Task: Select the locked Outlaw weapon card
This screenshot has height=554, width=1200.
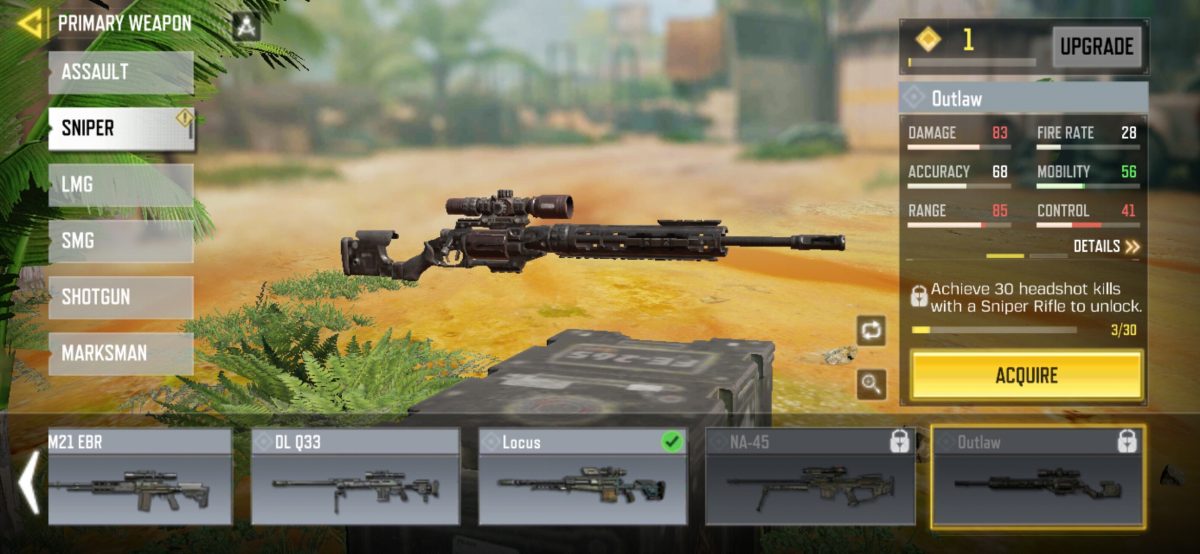Action: (1037, 477)
